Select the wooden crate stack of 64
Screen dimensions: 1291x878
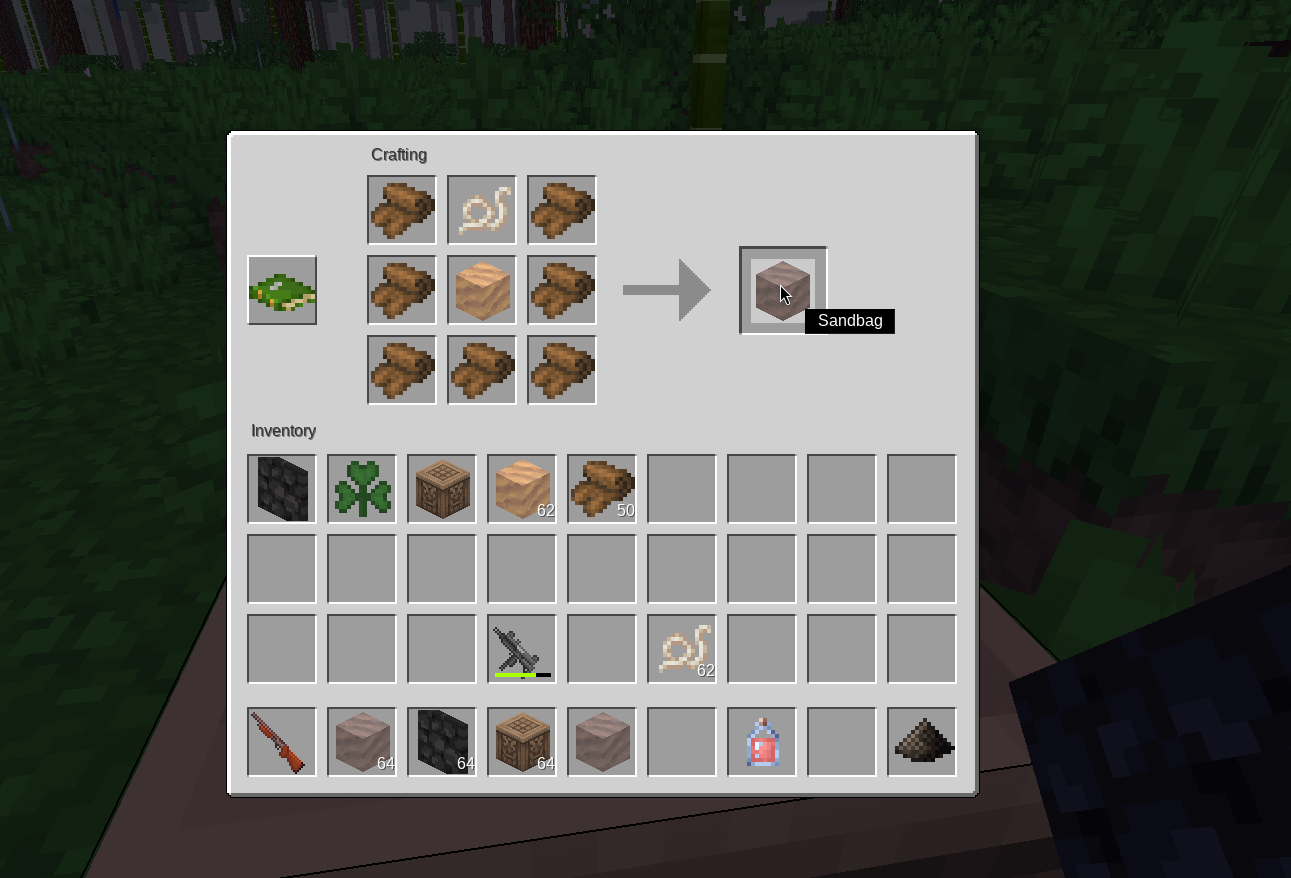tap(522, 742)
